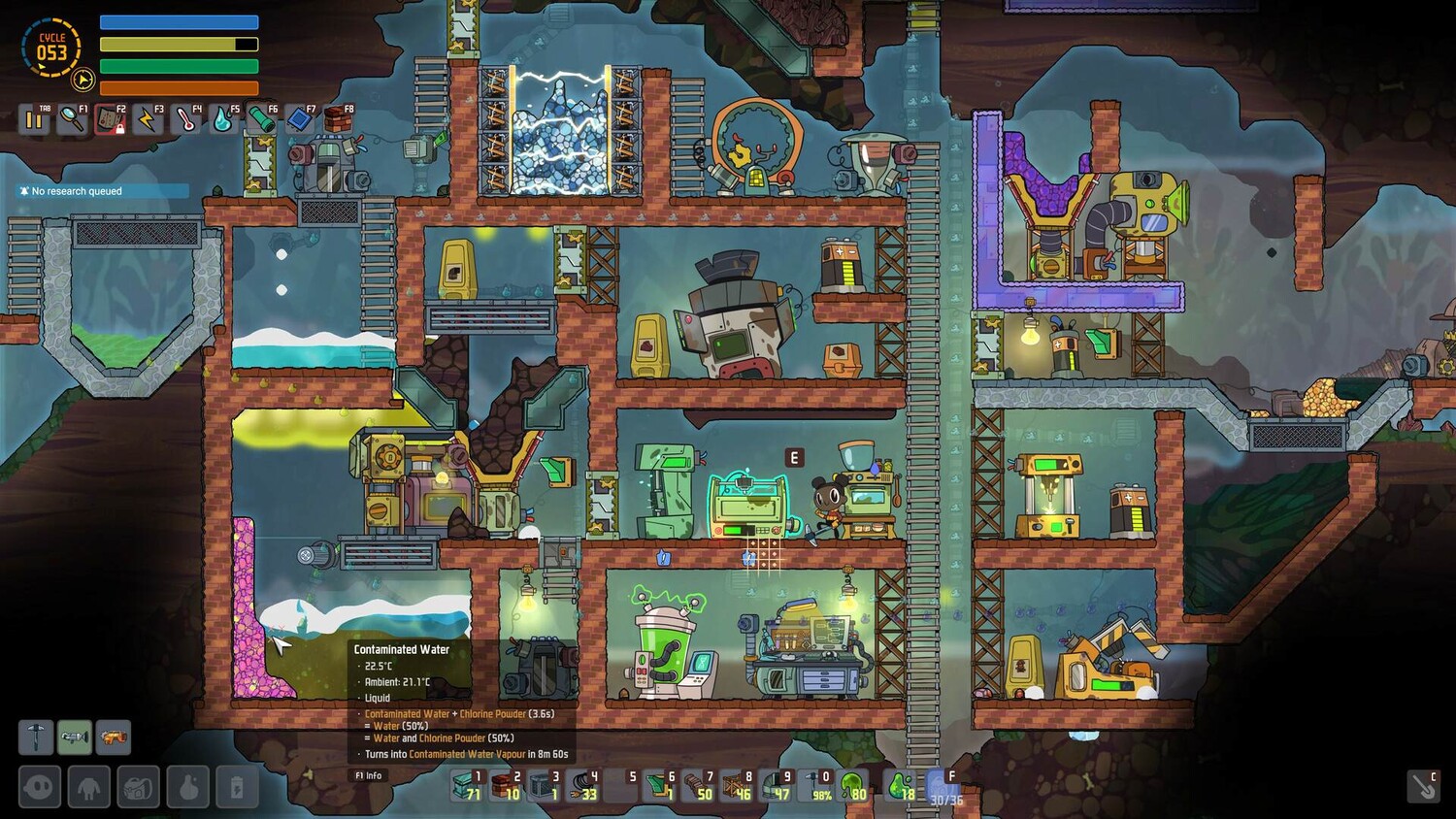Screen dimensions: 1456x819
Task: Pick the coiled wire hotbar slot
Action: point(584,785)
